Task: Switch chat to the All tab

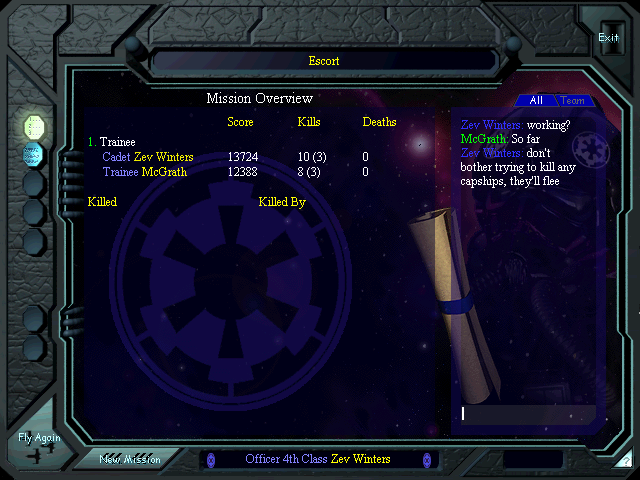Action: point(536,101)
